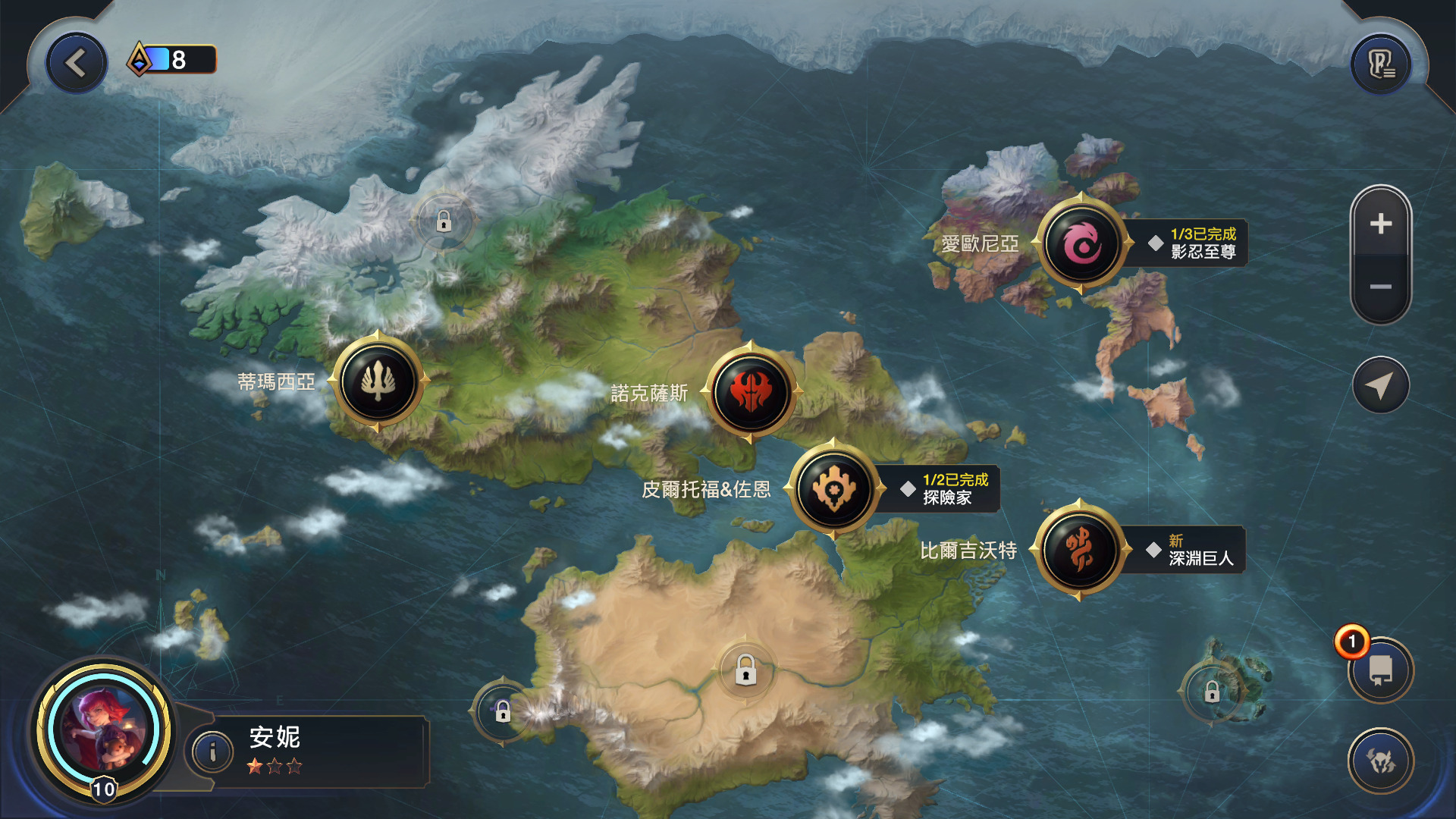Select the locked Shurima desert node
The width and height of the screenshot is (1456, 819).
pyautogui.click(x=745, y=670)
